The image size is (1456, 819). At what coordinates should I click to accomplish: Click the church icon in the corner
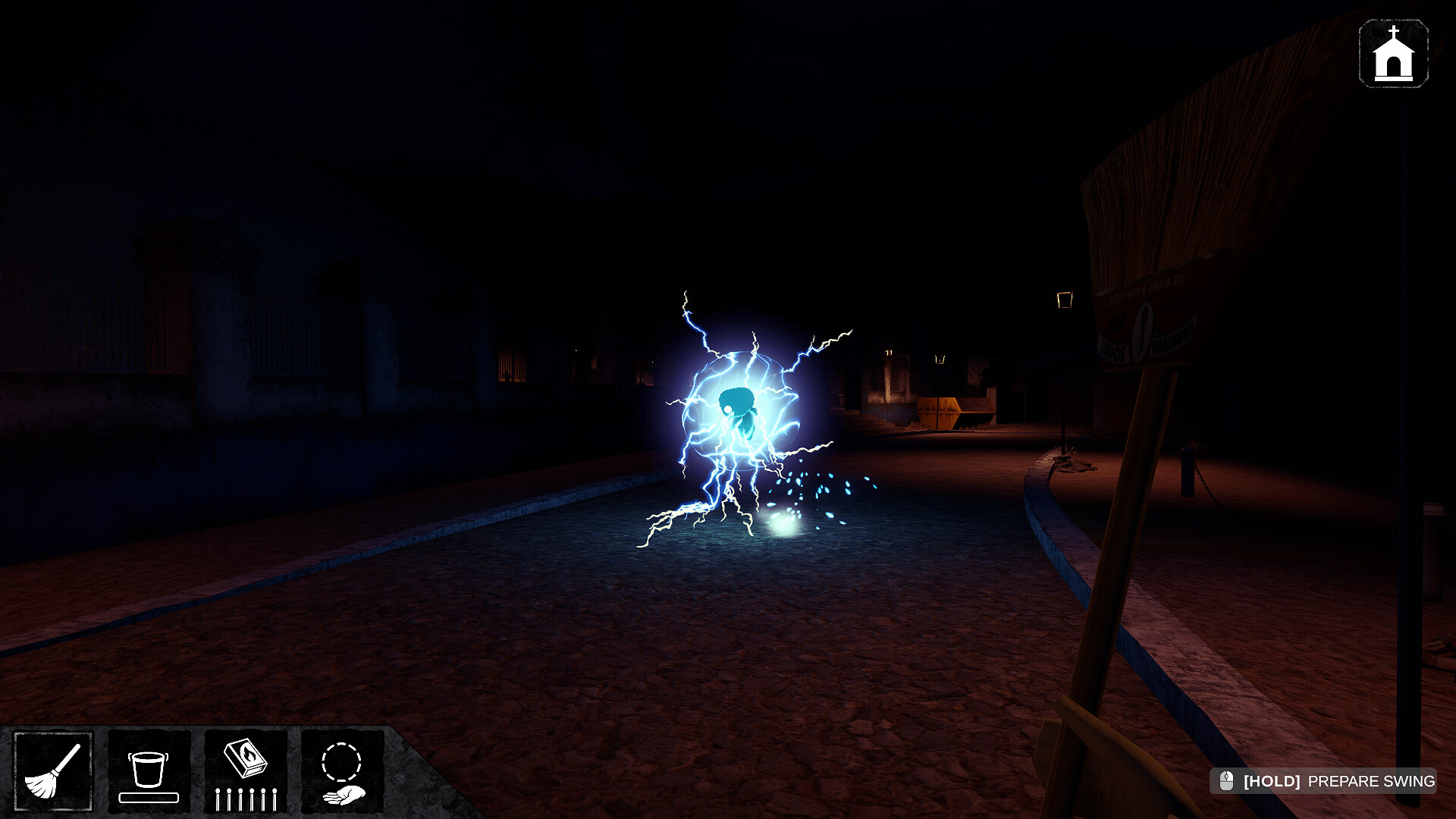(x=1393, y=54)
